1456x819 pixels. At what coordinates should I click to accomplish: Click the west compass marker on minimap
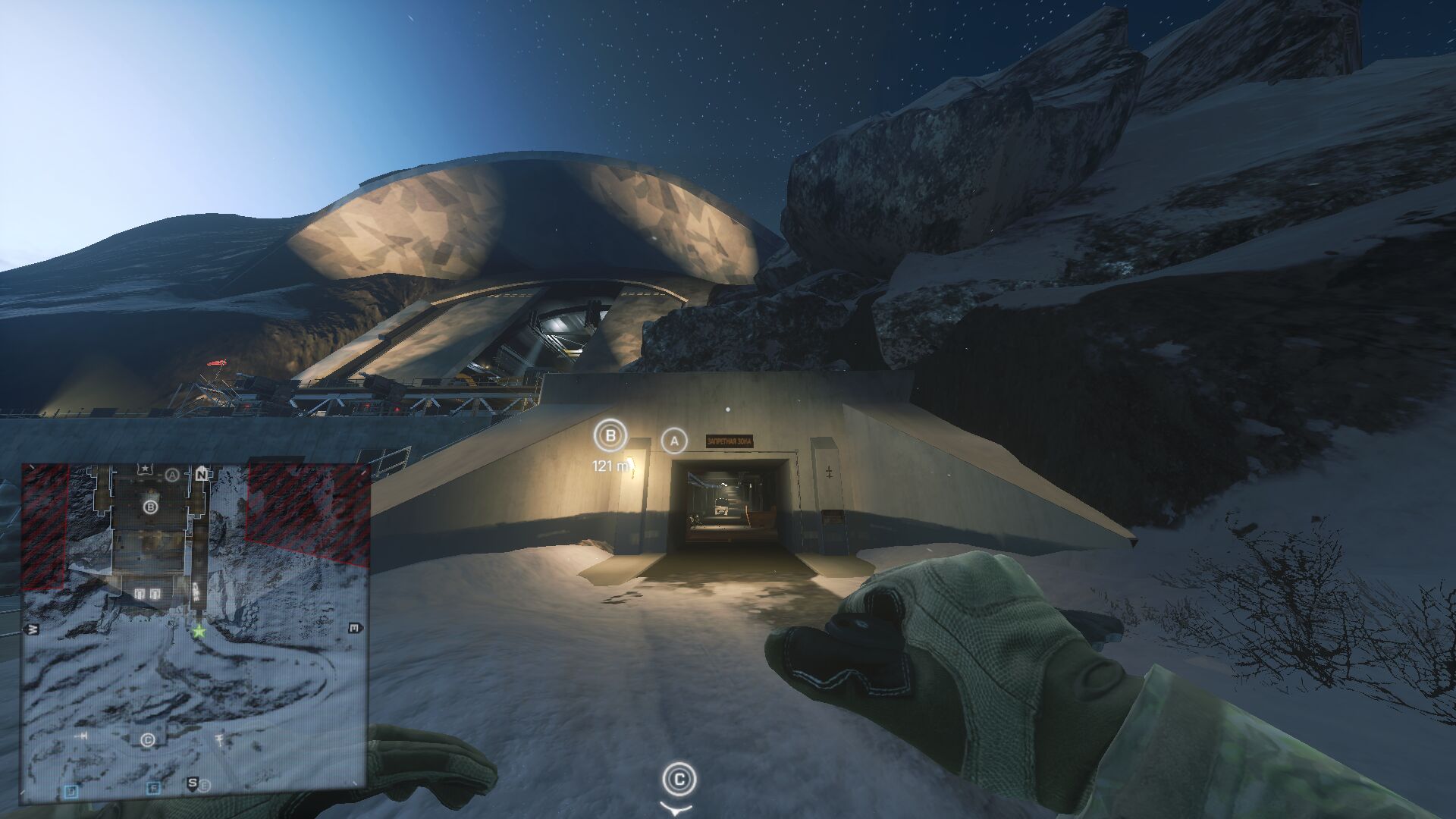pyautogui.click(x=33, y=629)
